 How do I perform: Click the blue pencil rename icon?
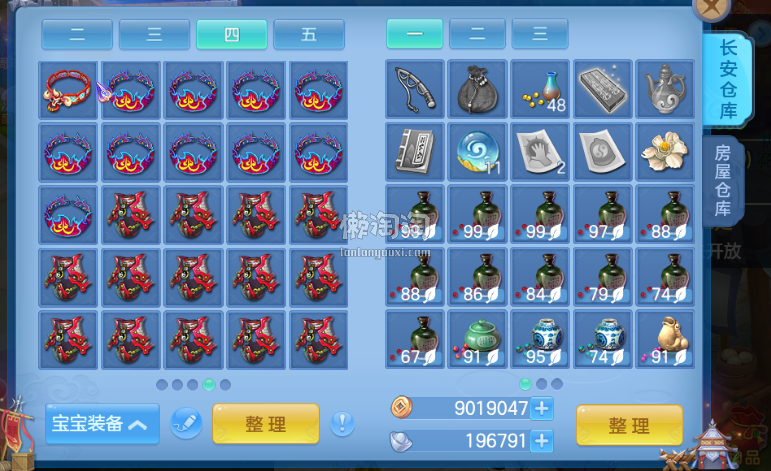[x=186, y=423]
